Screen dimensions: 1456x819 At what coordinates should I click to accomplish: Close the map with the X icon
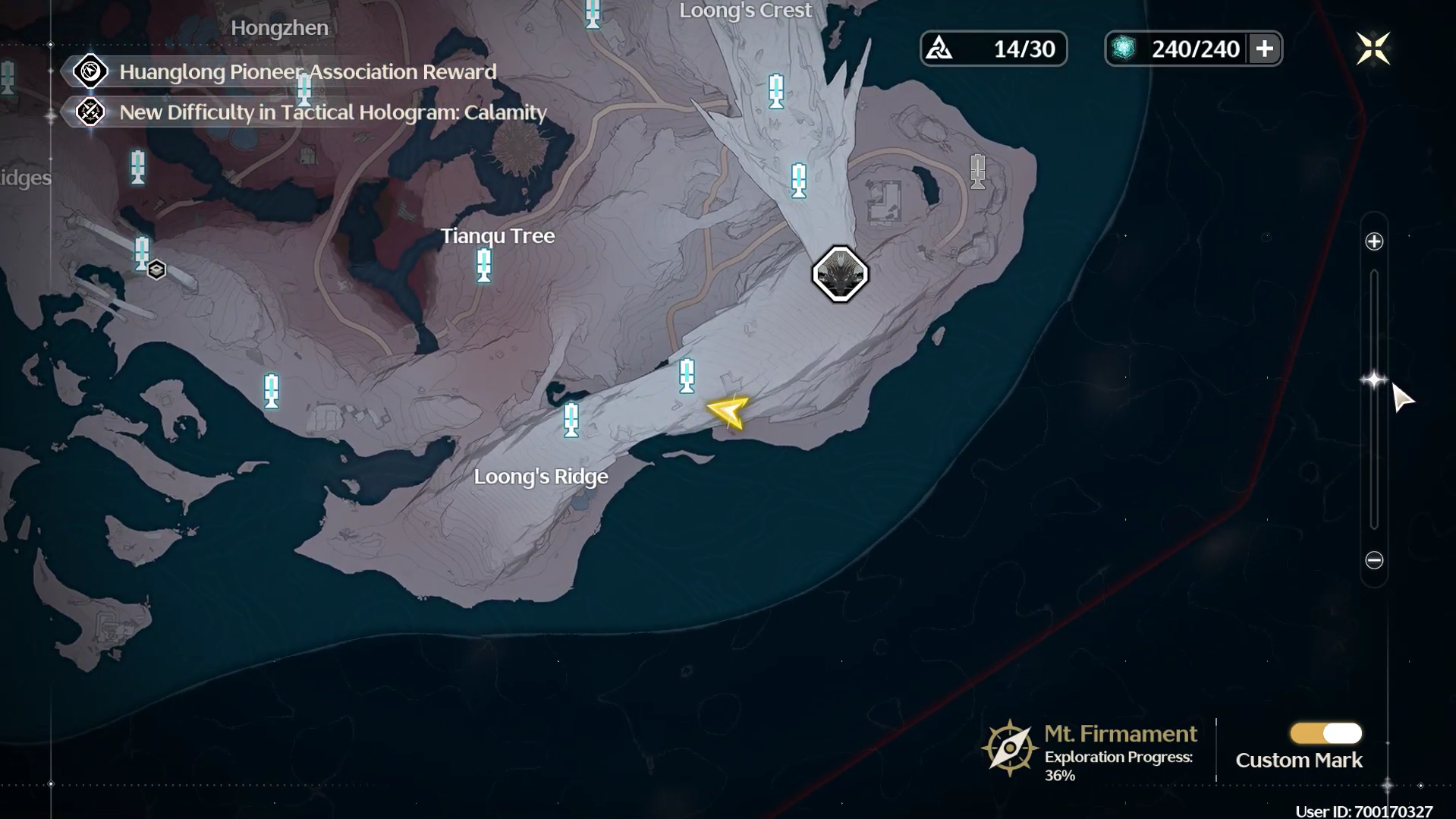tap(1373, 49)
